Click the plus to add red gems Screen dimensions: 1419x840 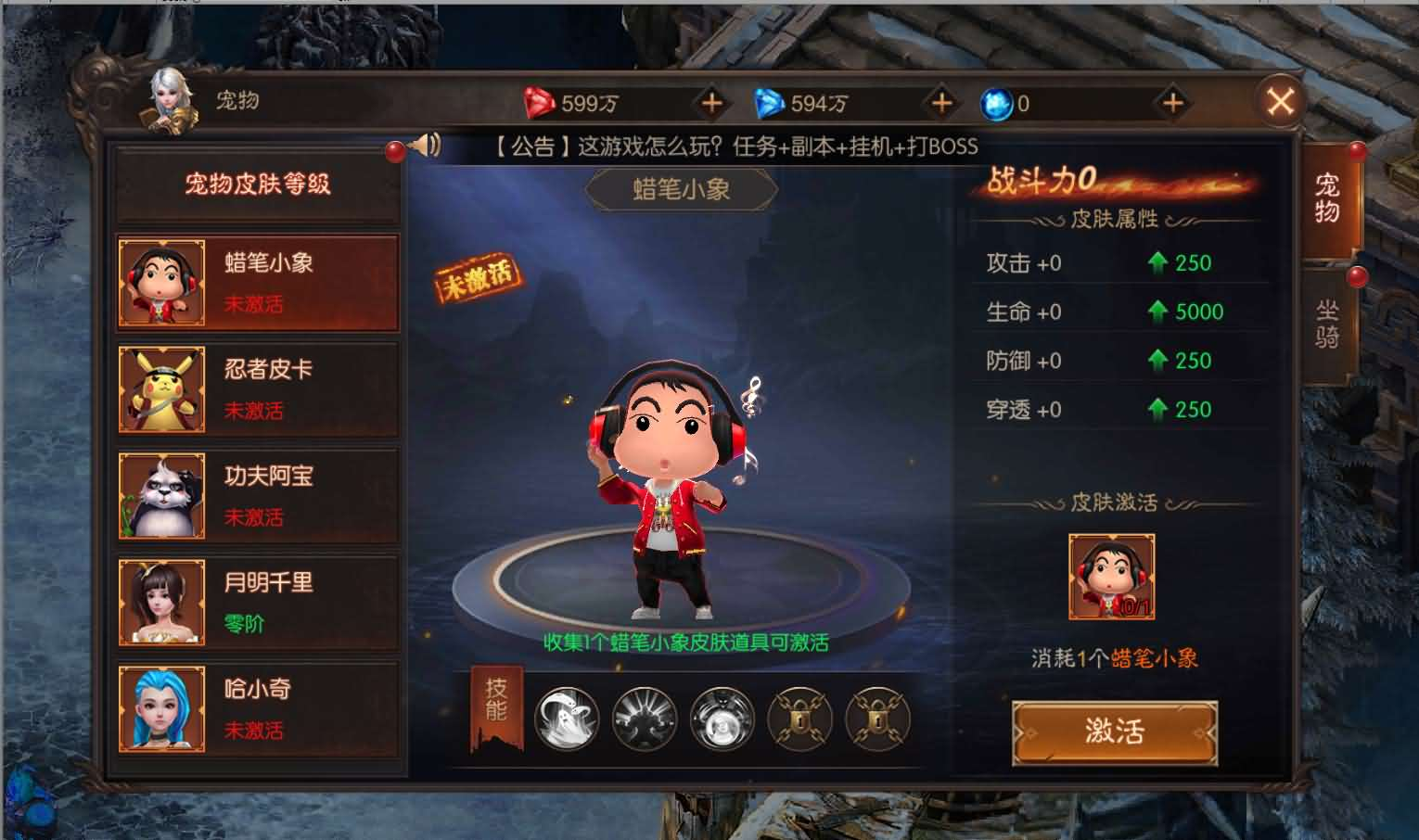click(x=710, y=104)
